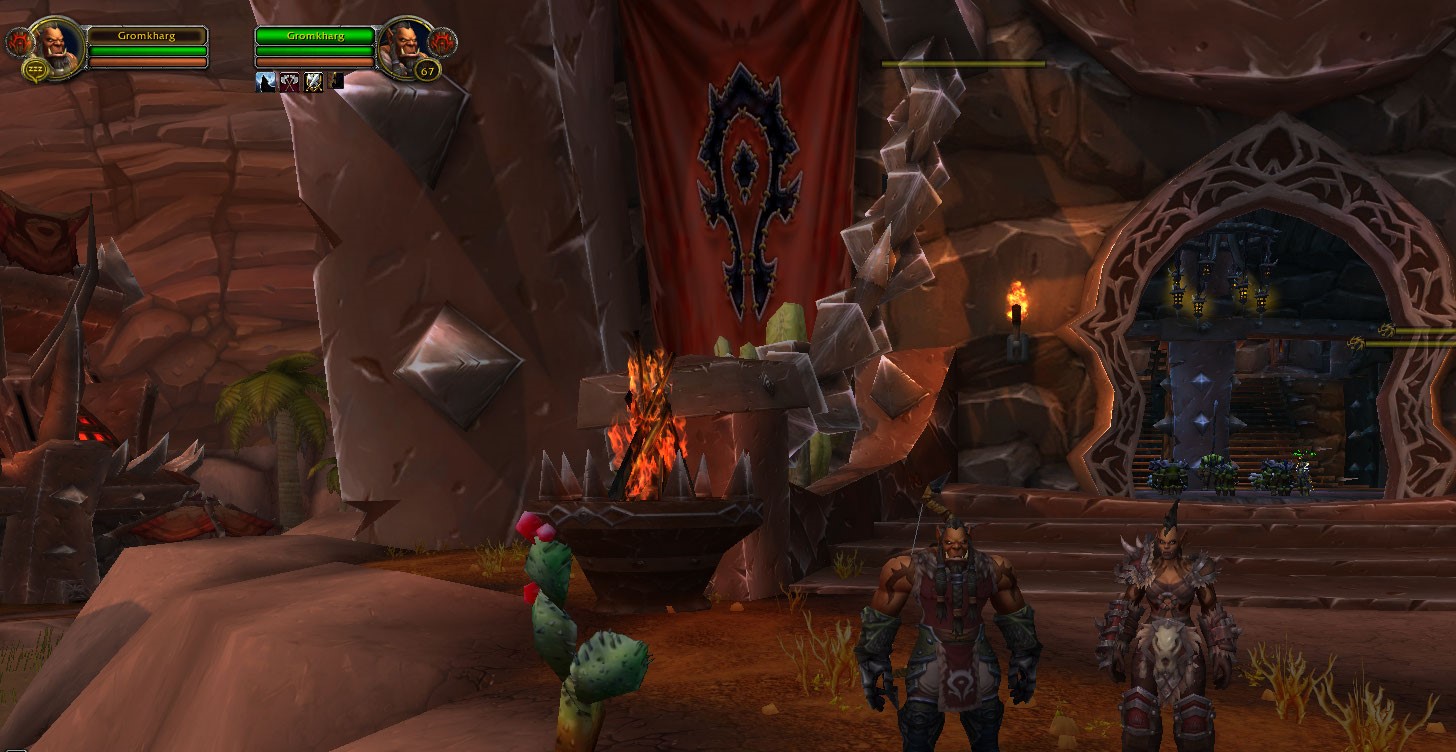Click the Horde faction badge beside the player portrait
Image resolution: width=1456 pixels, height=752 pixels.
(x=18, y=42)
